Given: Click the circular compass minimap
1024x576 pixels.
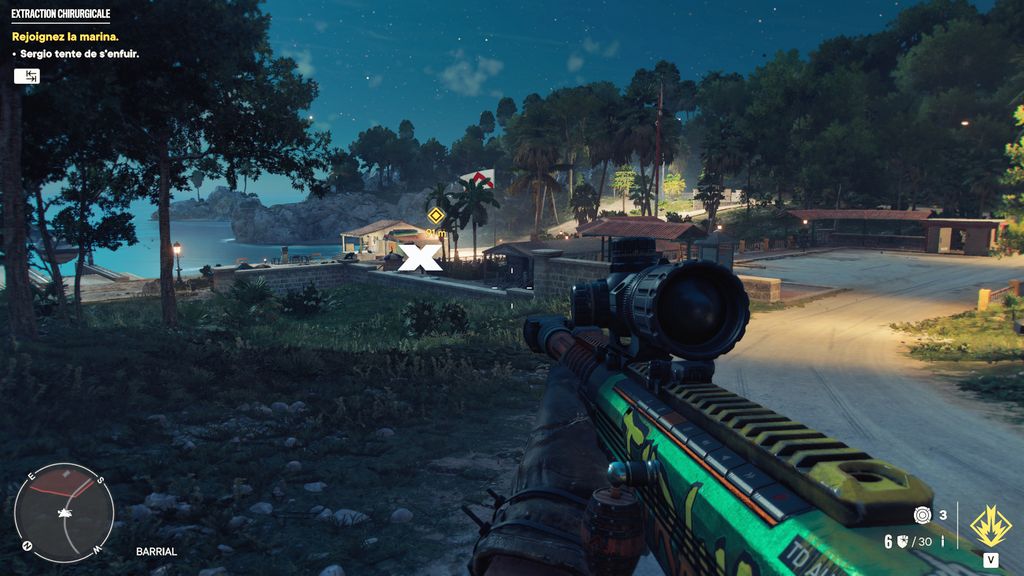Looking at the screenshot, I should point(64,513).
